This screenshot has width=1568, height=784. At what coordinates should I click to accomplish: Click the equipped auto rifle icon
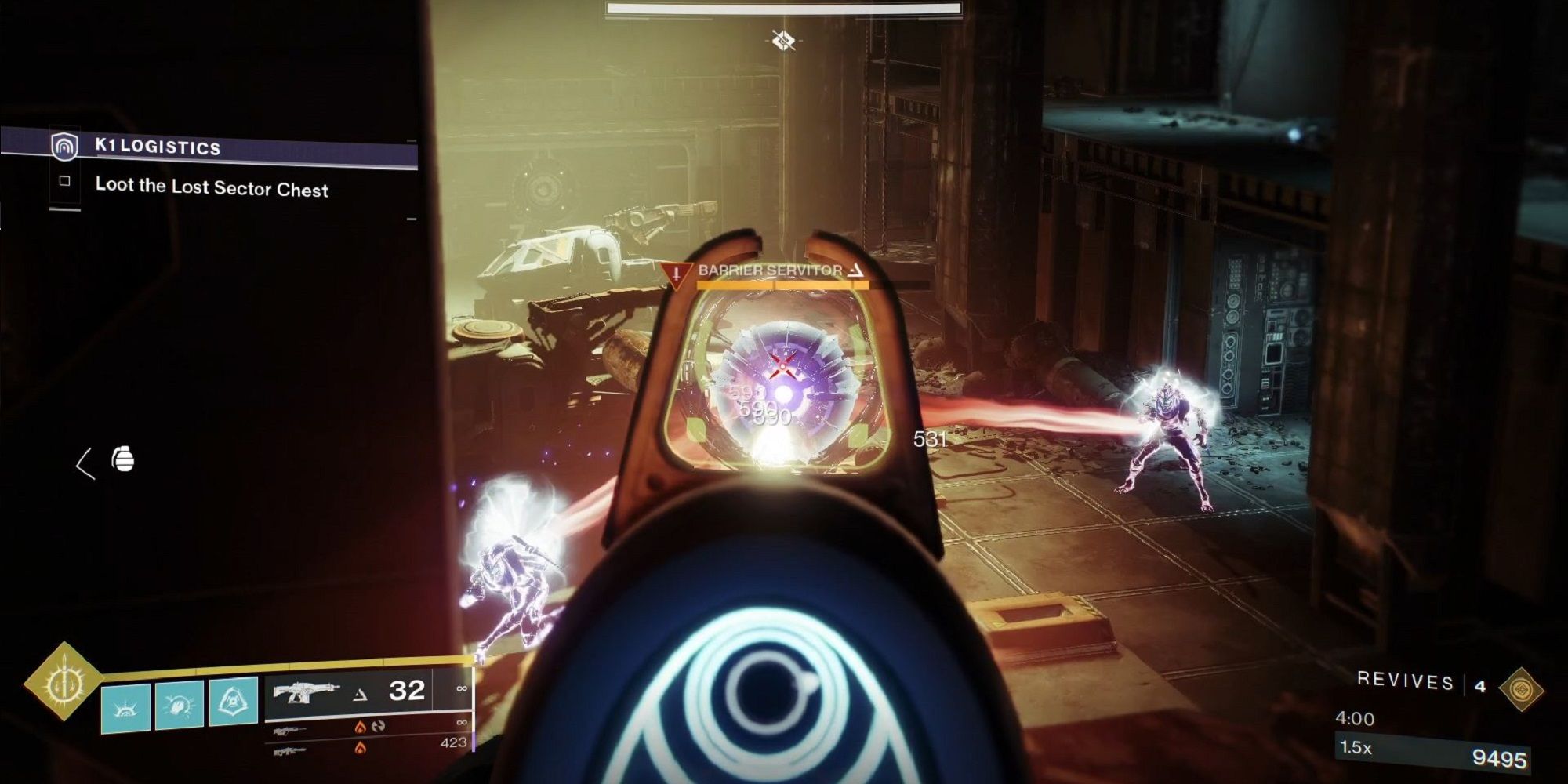click(x=307, y=691)
